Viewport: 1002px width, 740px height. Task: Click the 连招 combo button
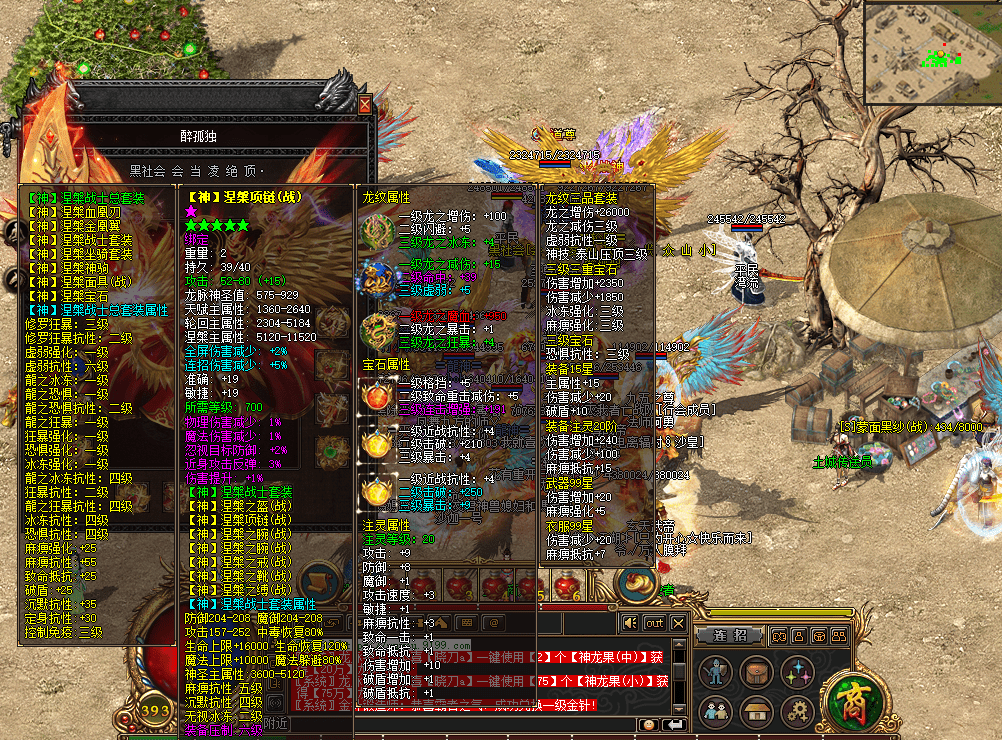coord(730,635)
